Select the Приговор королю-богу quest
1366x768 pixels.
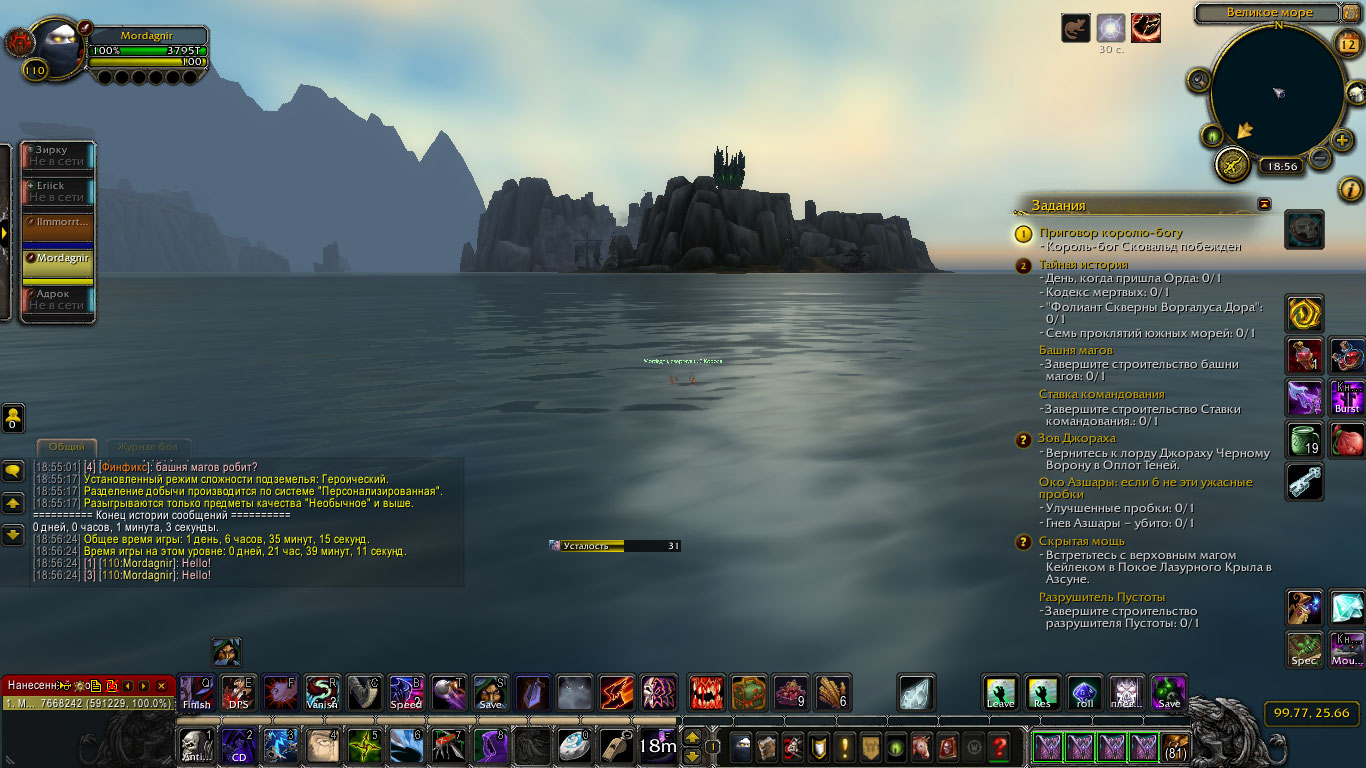pyautogui.click(x=1110, y=233)
